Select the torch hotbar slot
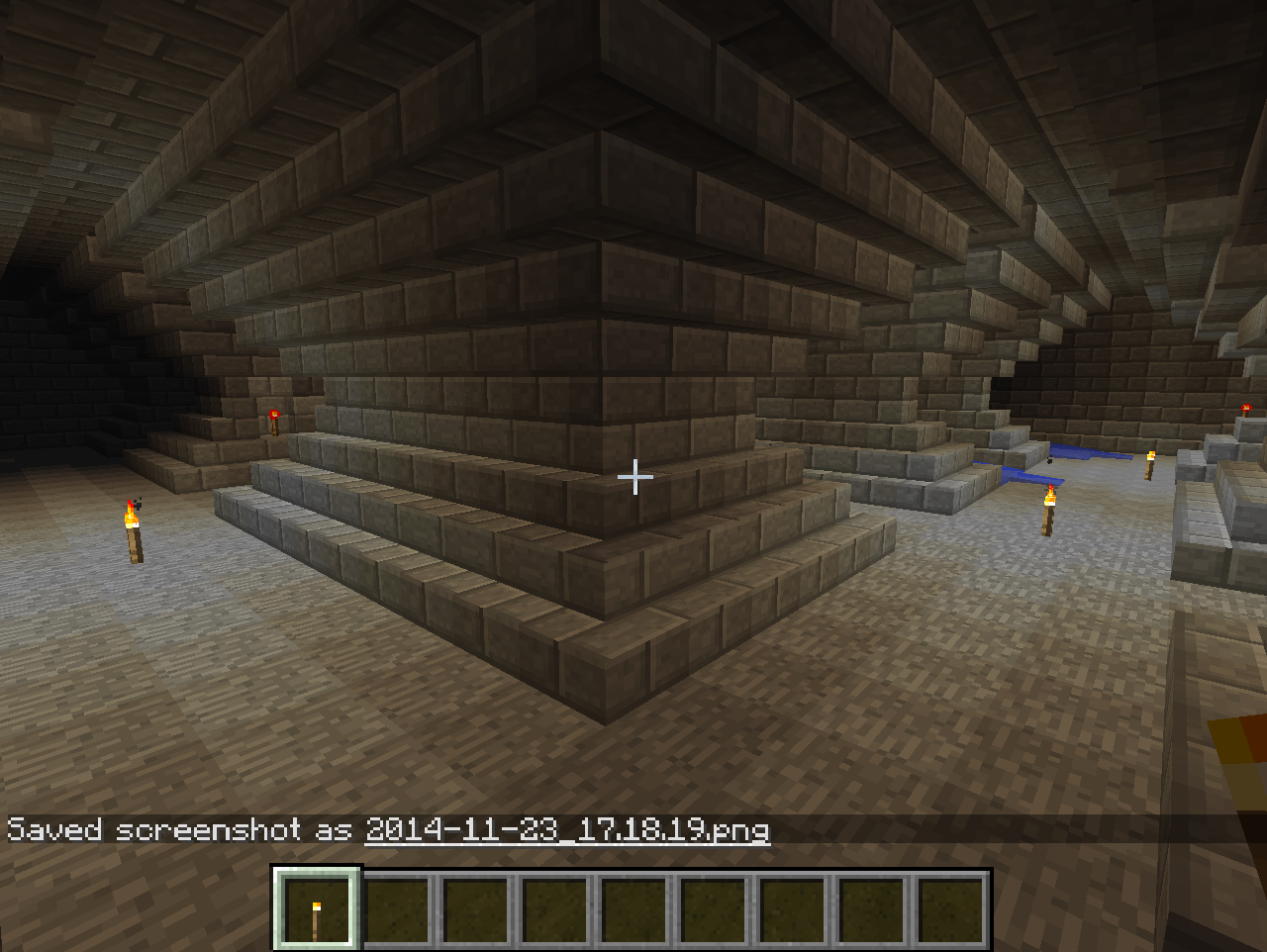The image size is (1267, 952). [317, 908]
